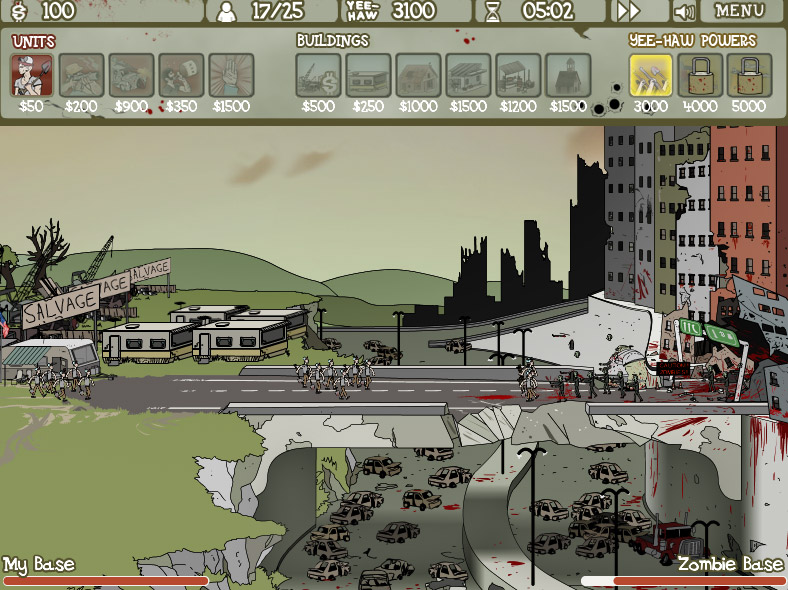Activate the 3000 Yee-Haw shovels power
Viewport: 788px width, 590px height.
(x=651, y=75)
